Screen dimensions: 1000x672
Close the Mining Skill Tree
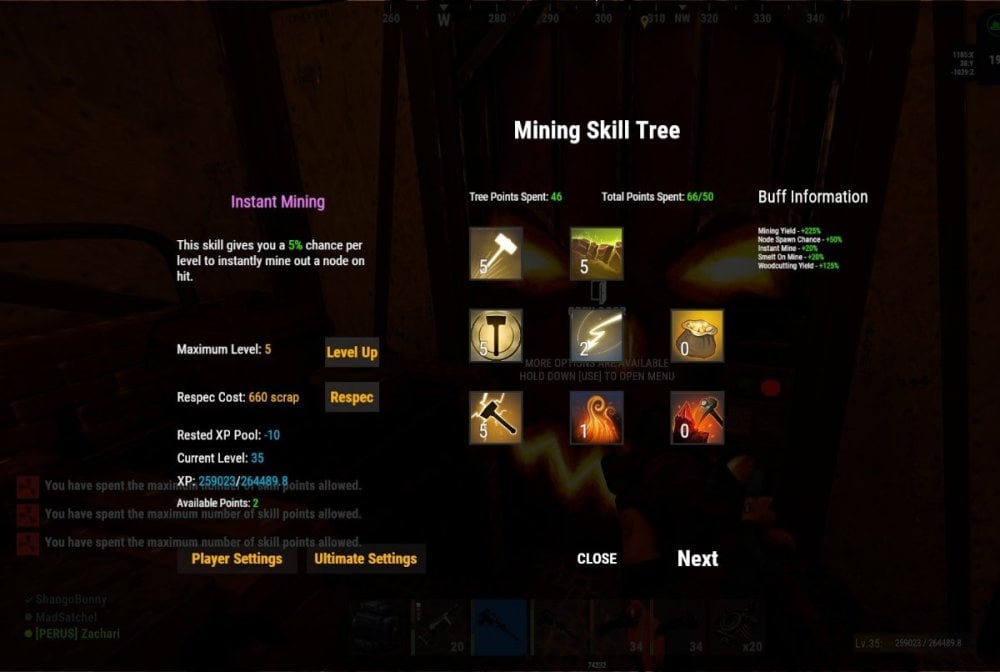click(x=597, y=559)
